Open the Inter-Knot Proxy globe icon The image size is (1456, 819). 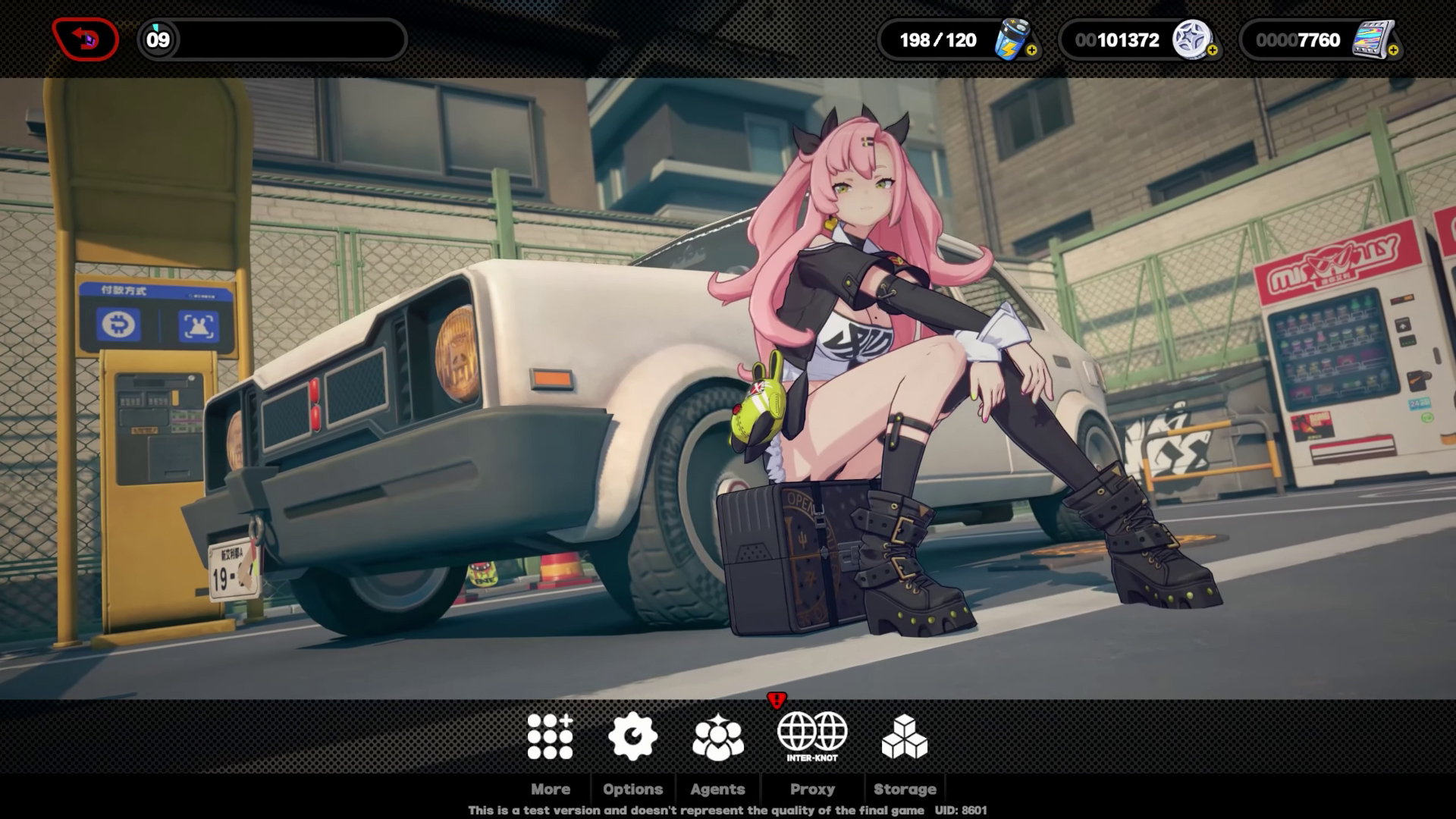point(811,734)
